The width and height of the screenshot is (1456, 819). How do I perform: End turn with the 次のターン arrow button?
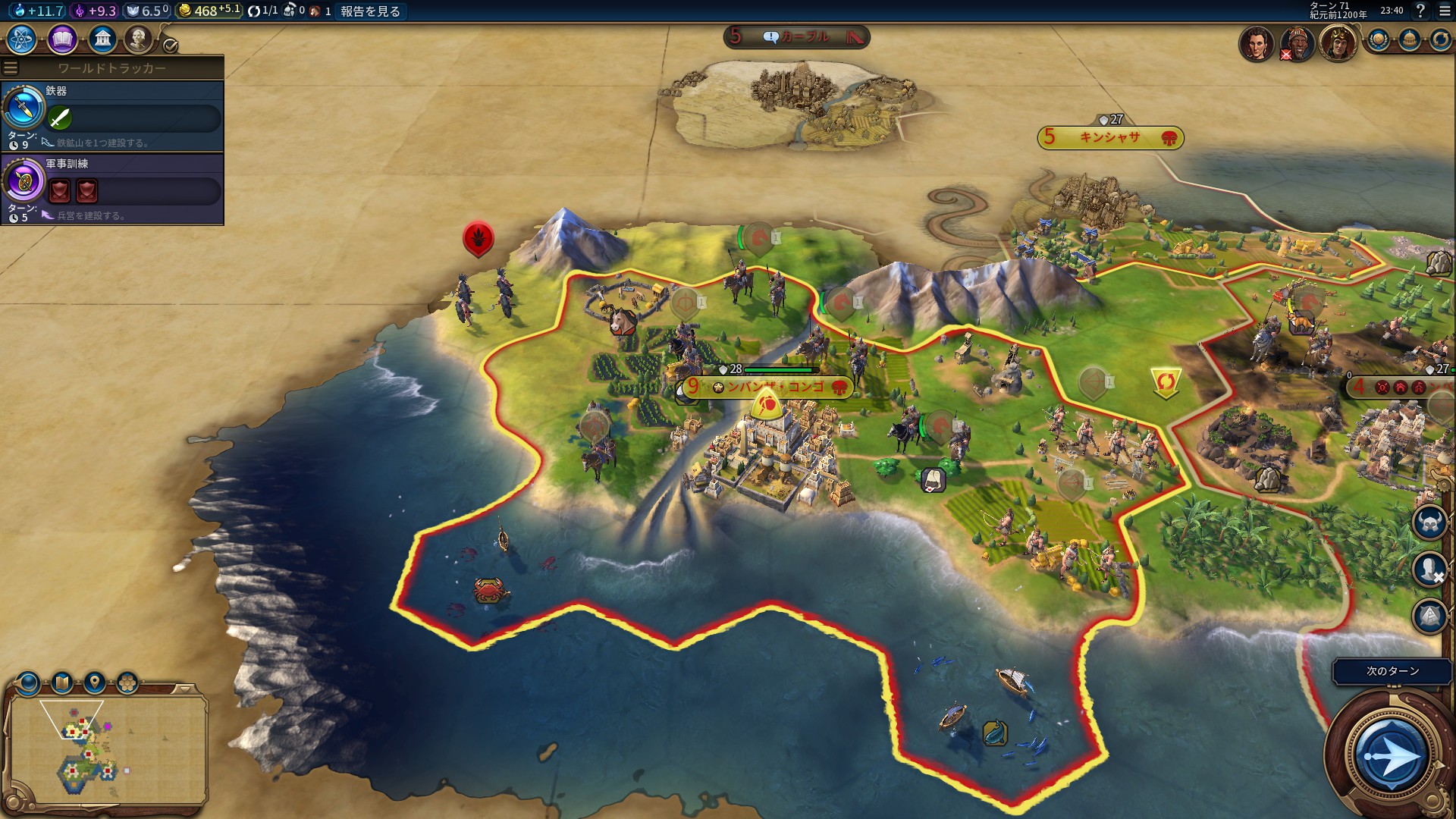pos(1391,755)
